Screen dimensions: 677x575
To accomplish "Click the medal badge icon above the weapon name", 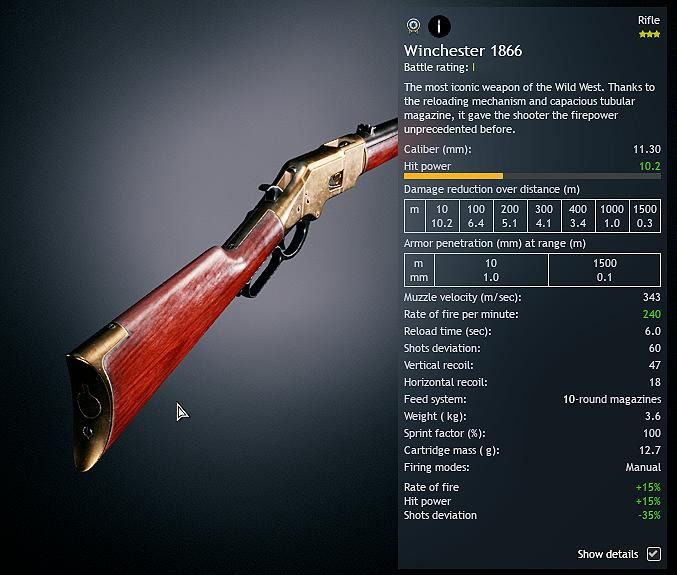I will tap(413, 26).
